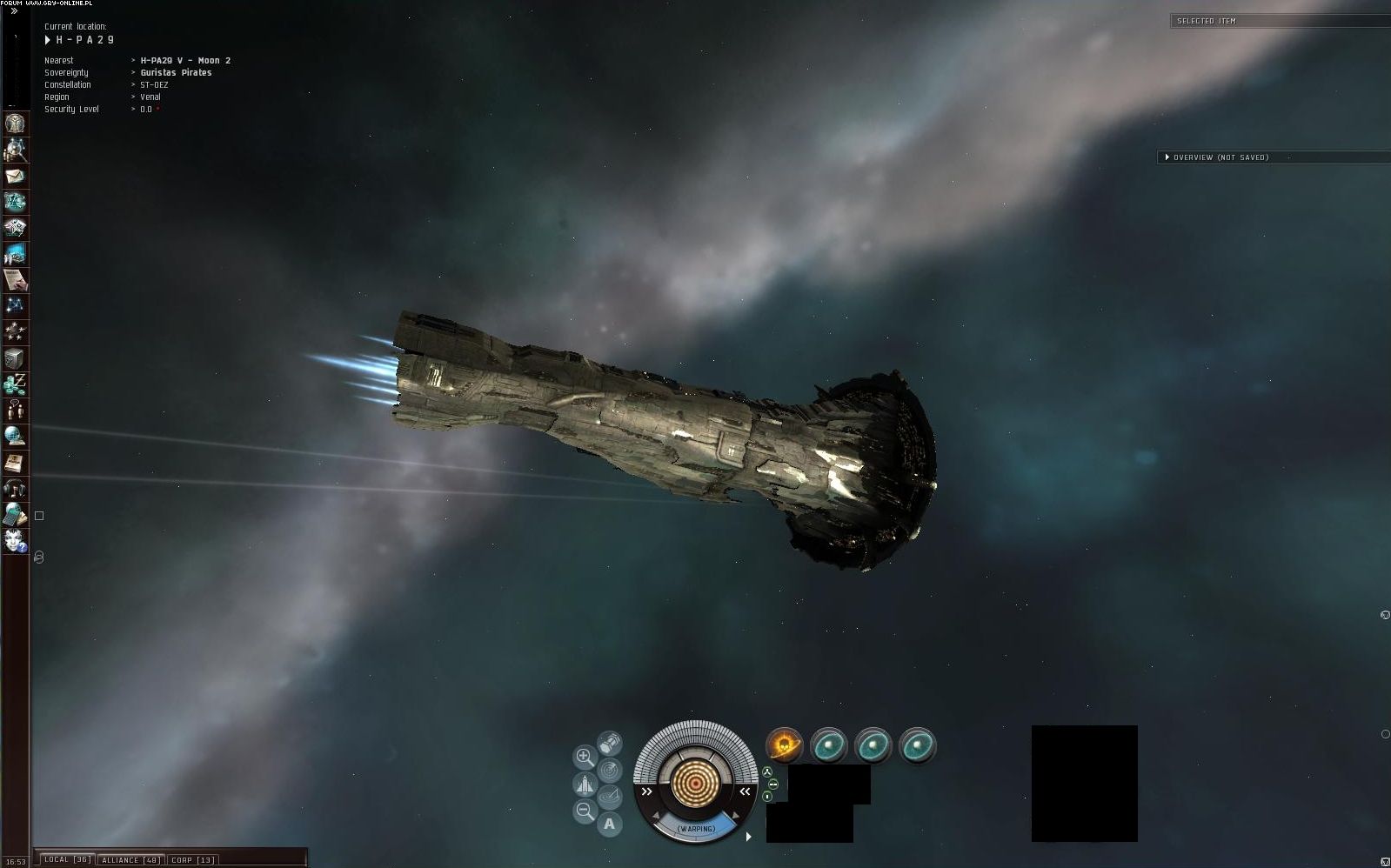Image resolution: width=1391 pixels, height=868 pixels.
Task: Open the journal notepad icon
Action: tap(15, 280)
